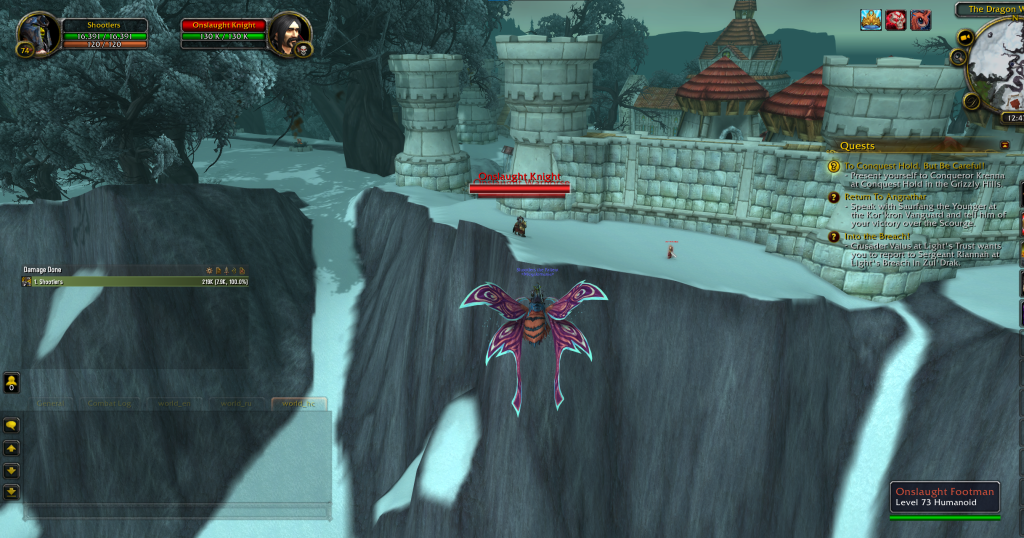Jump to the bottom of chat

(11, 491)
